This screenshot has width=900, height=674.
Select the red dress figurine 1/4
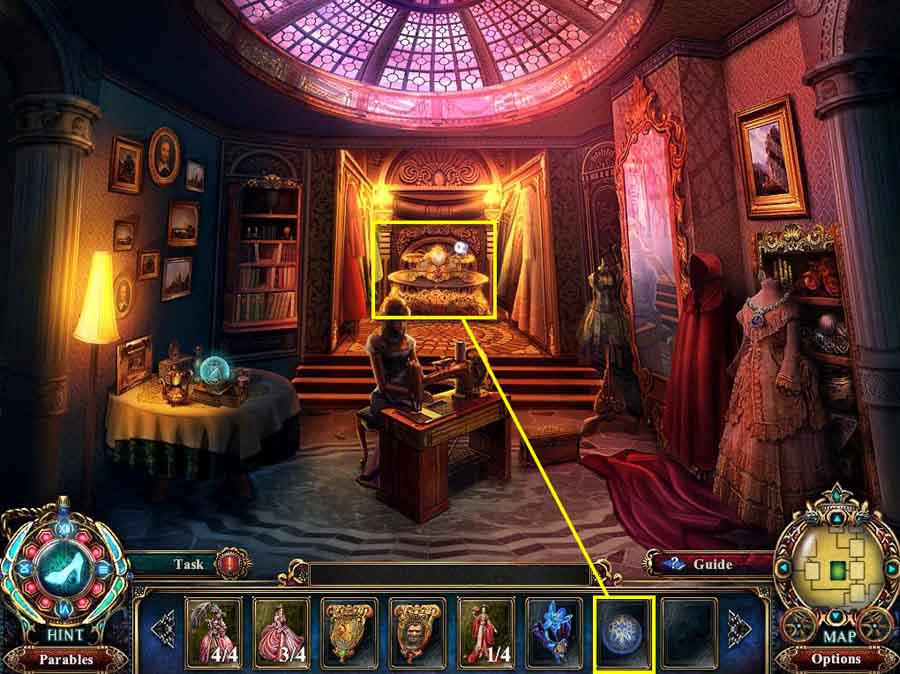click(x=486, y=631)
